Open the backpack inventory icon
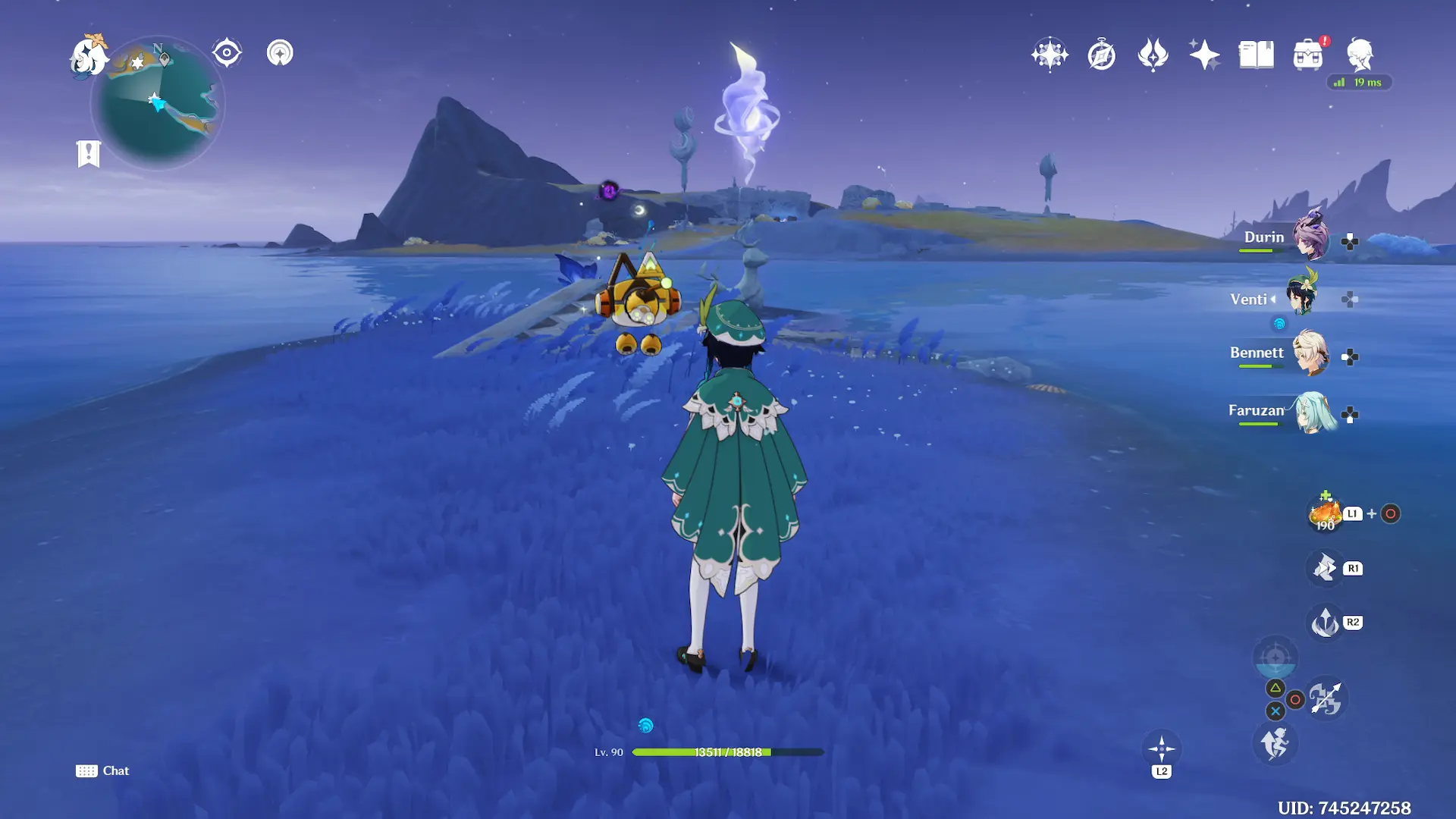The image size is (1456, 819). click(1308, 55)
